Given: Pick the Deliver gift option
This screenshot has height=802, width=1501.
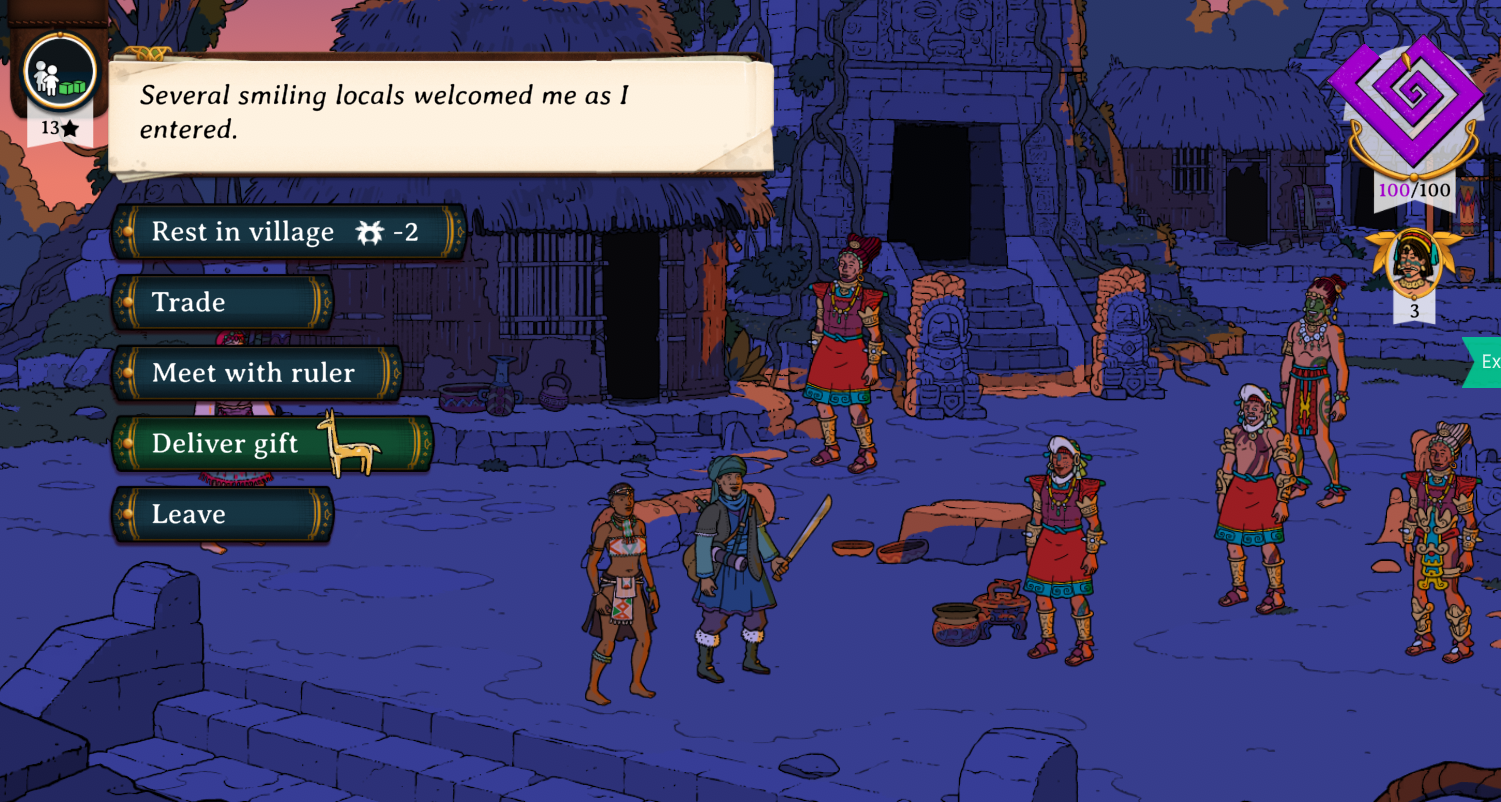Looking at the screenshot, I should [x=272, y=443].
